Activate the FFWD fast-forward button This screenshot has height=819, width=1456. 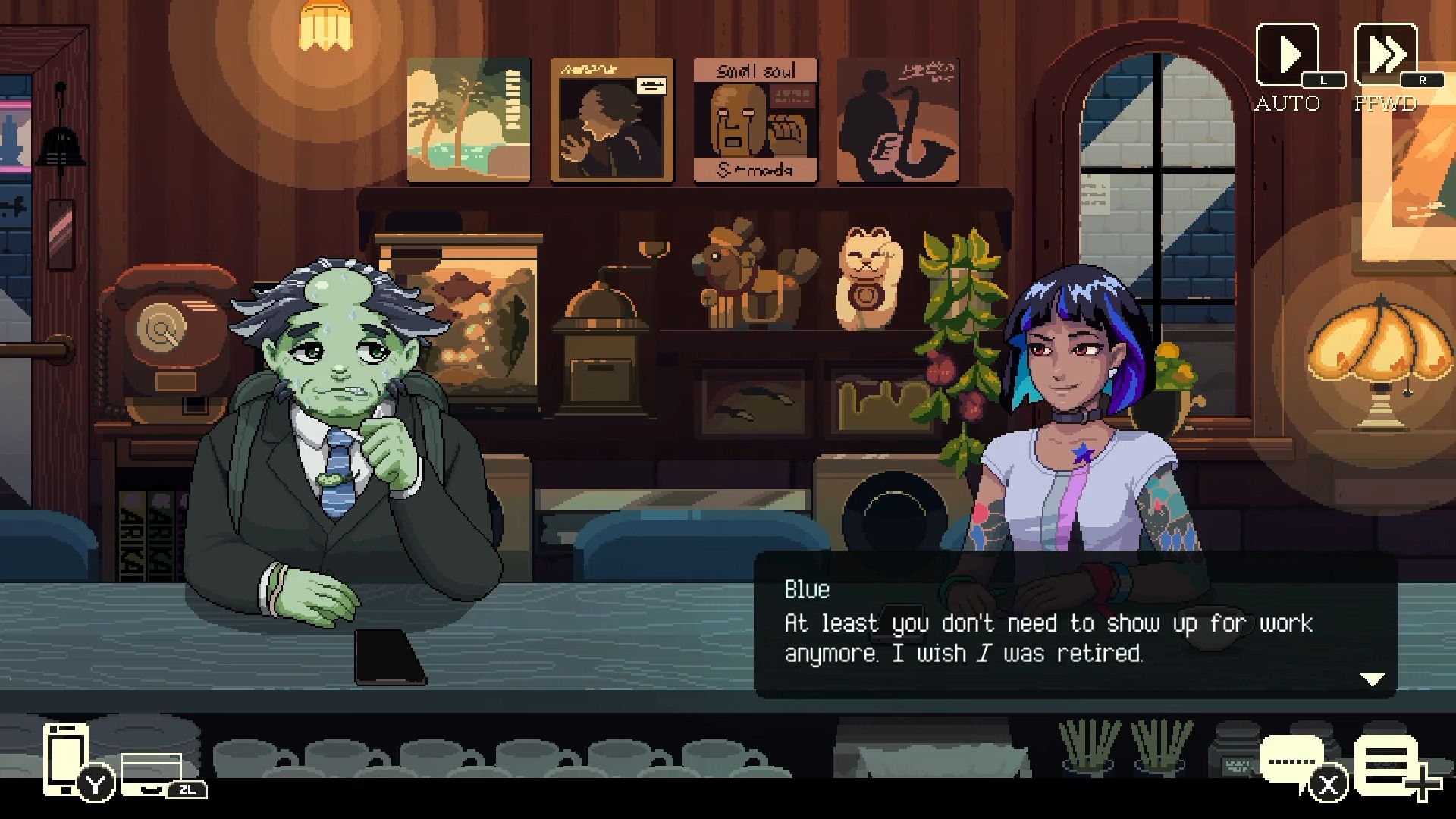click(1385, 55)
